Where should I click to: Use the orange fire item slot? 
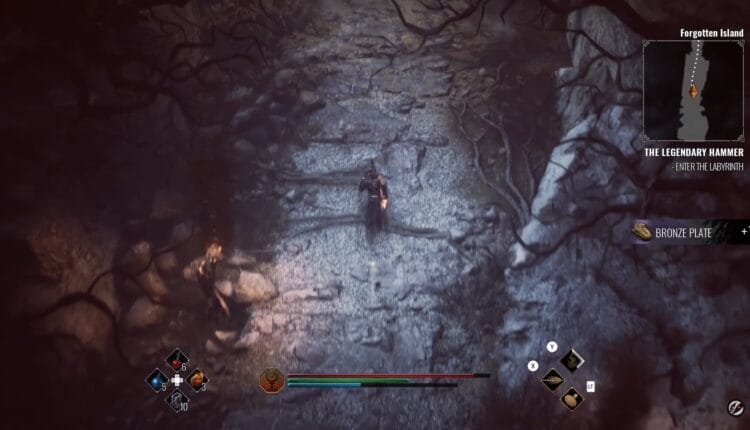197,380
